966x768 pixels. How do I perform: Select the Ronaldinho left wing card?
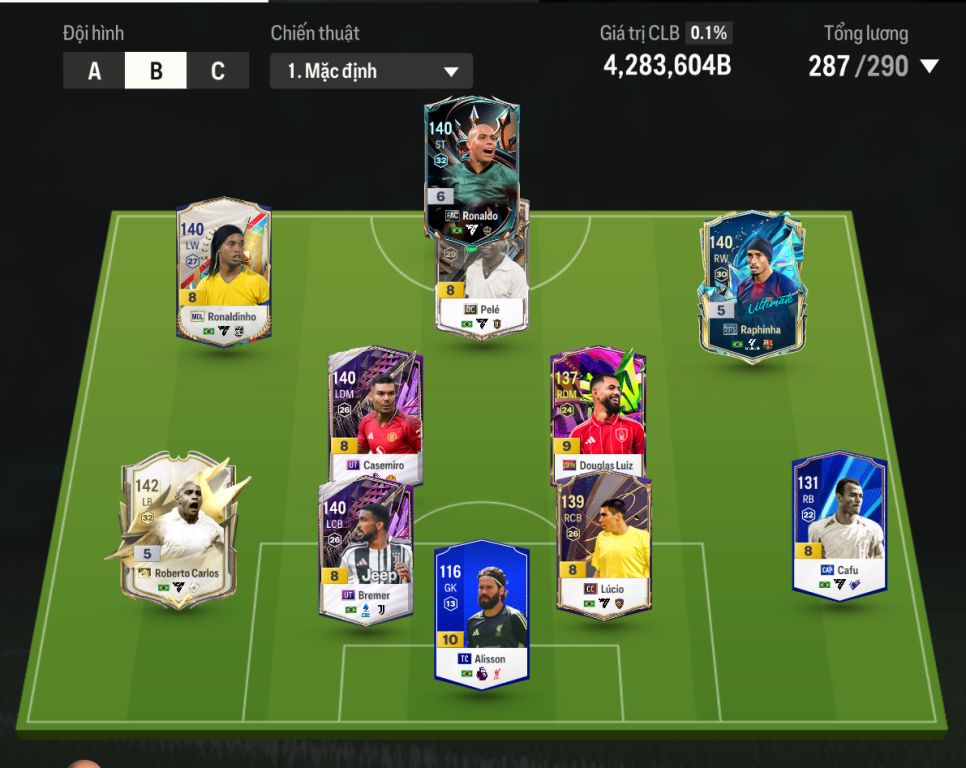tap(223, 272)
